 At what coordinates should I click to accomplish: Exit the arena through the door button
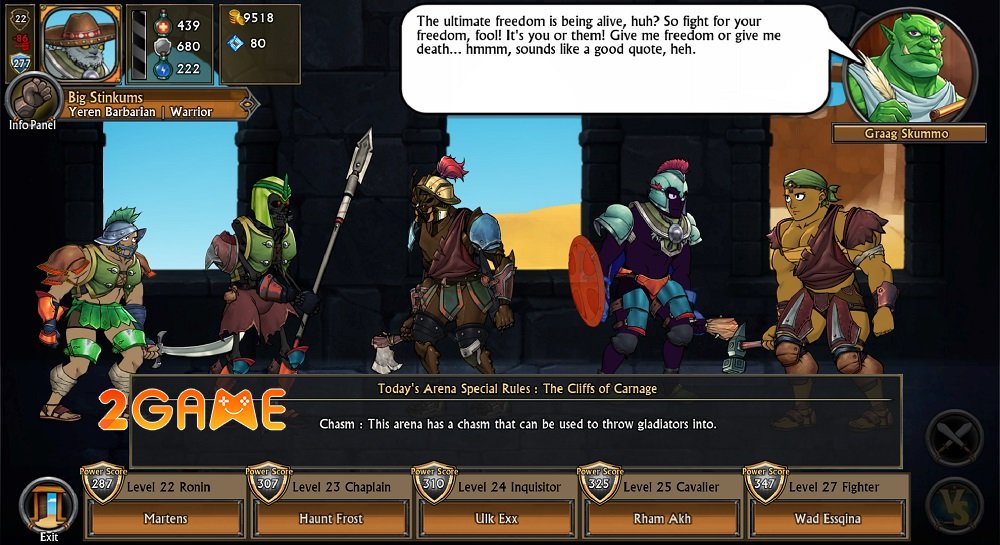tap(48, 507)
